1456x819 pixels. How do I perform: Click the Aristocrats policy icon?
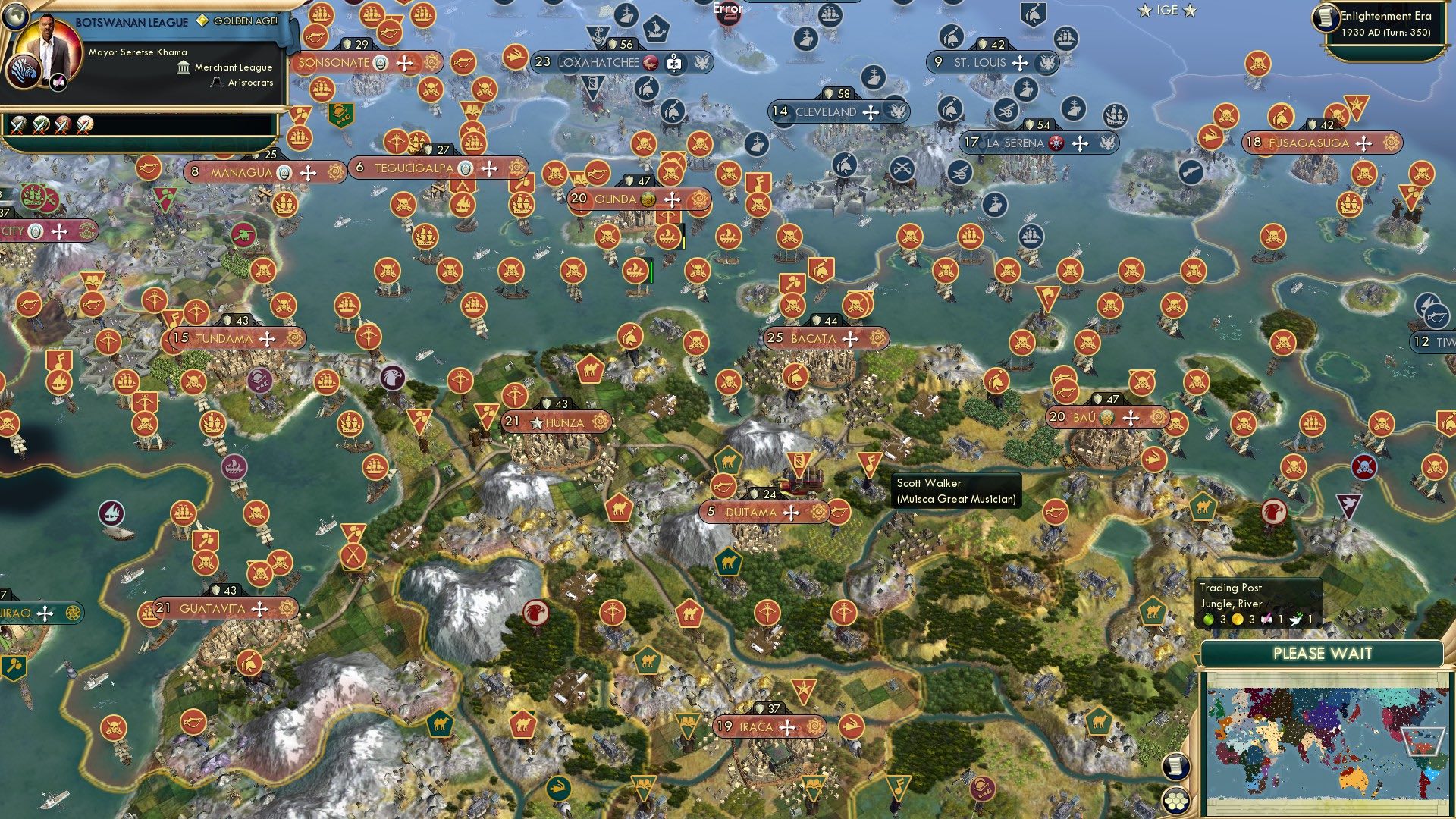pyautogui.click(x=215, y=82)
